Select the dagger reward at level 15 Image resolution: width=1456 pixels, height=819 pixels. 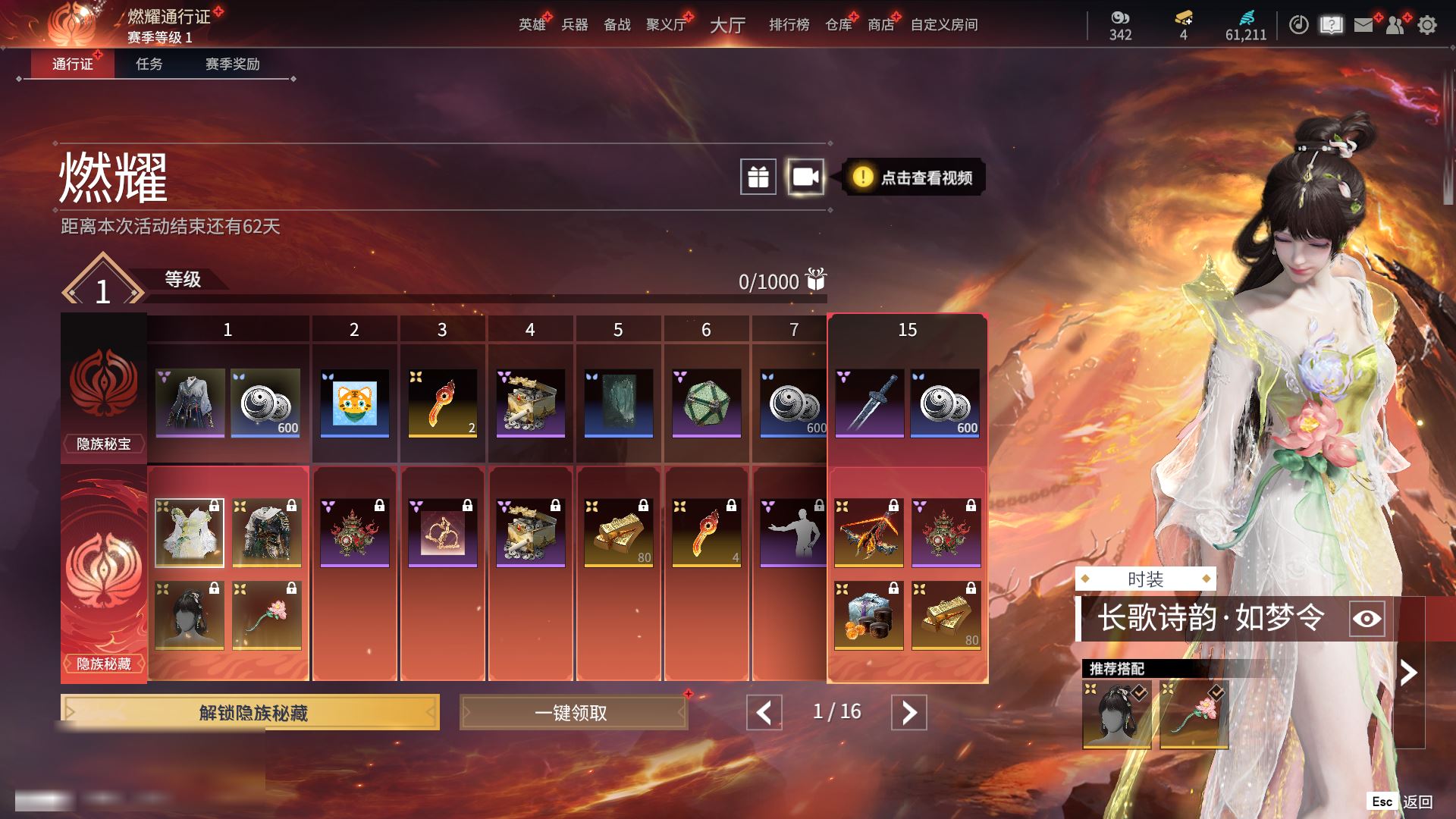869,403
